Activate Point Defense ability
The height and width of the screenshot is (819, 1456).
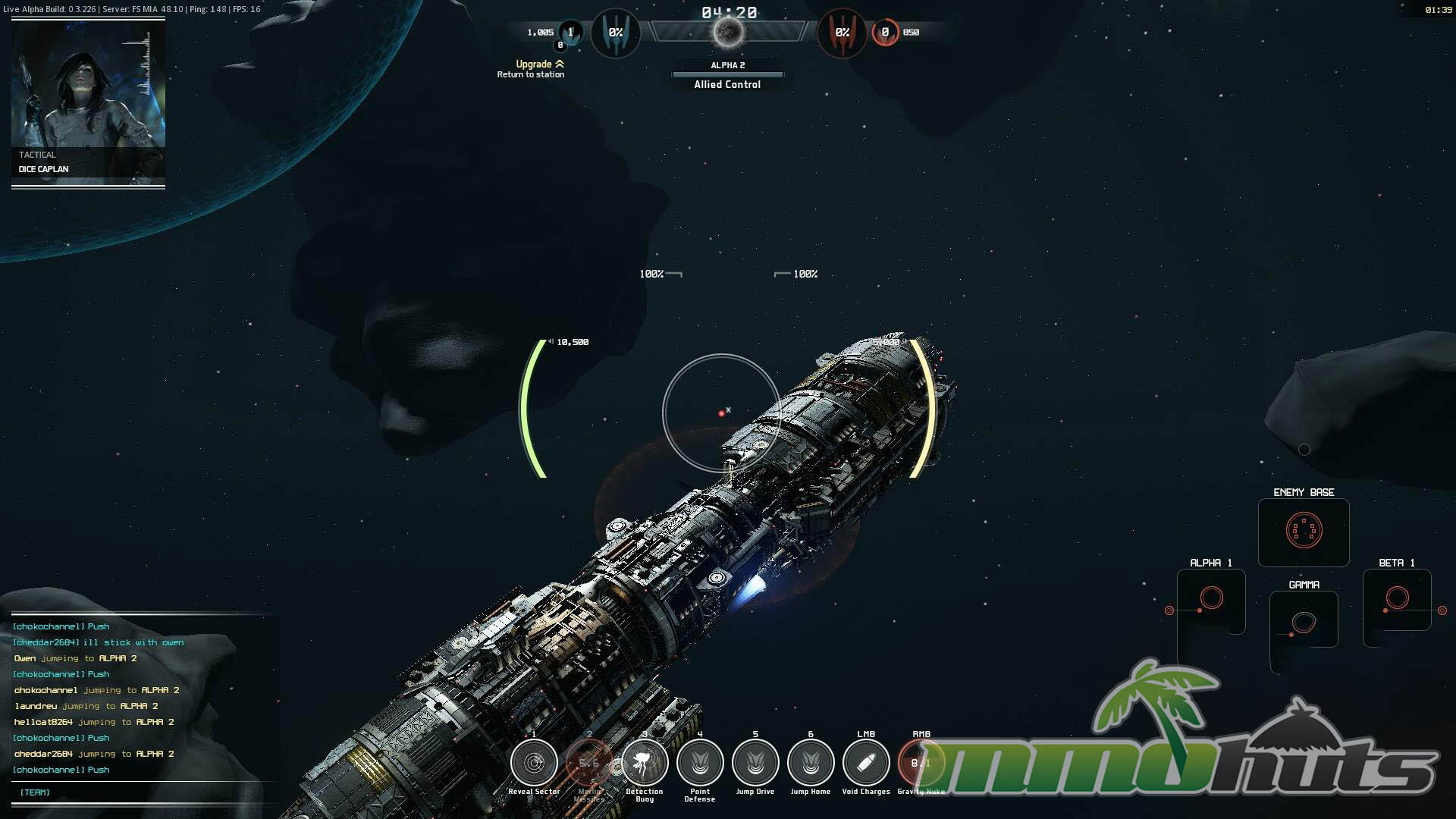pyautogui.click(x=700, y=763)
